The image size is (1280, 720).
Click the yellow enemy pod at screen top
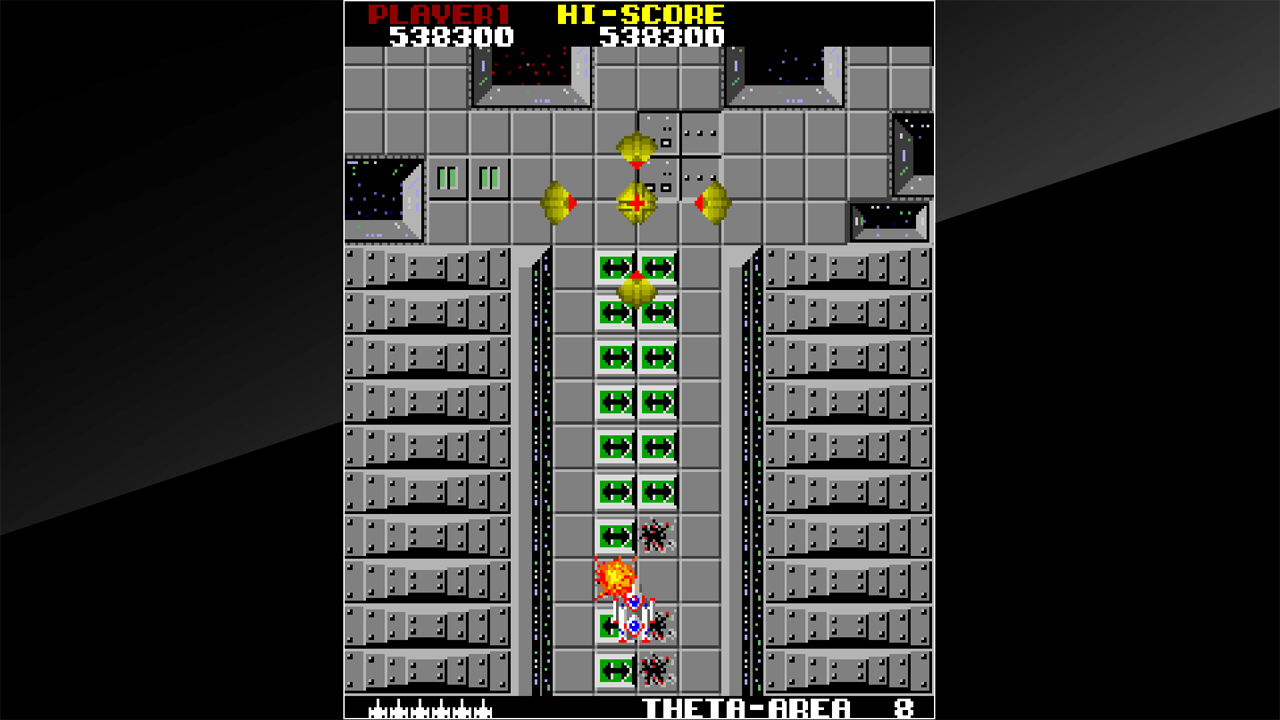[637, 145]
